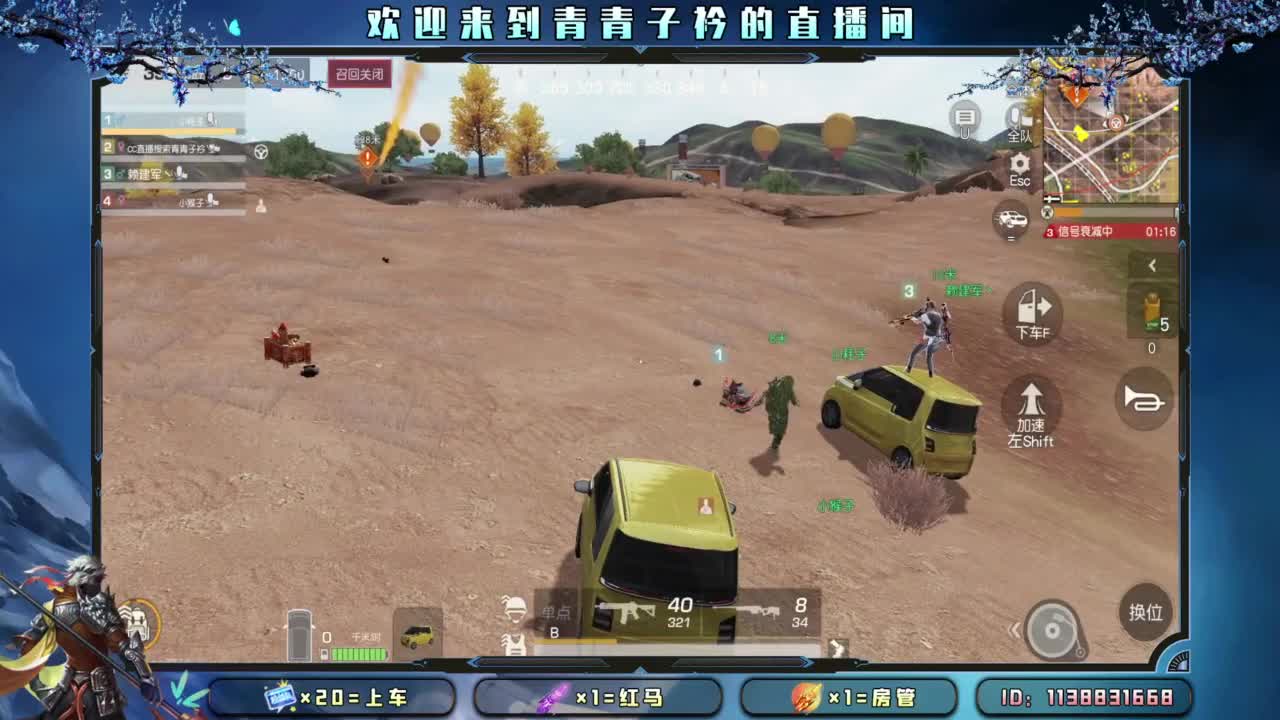Mute teammate 赖建军's microphone
Image resolution: width=1280 pixels, height=720 pixels.
pos(181,174)
